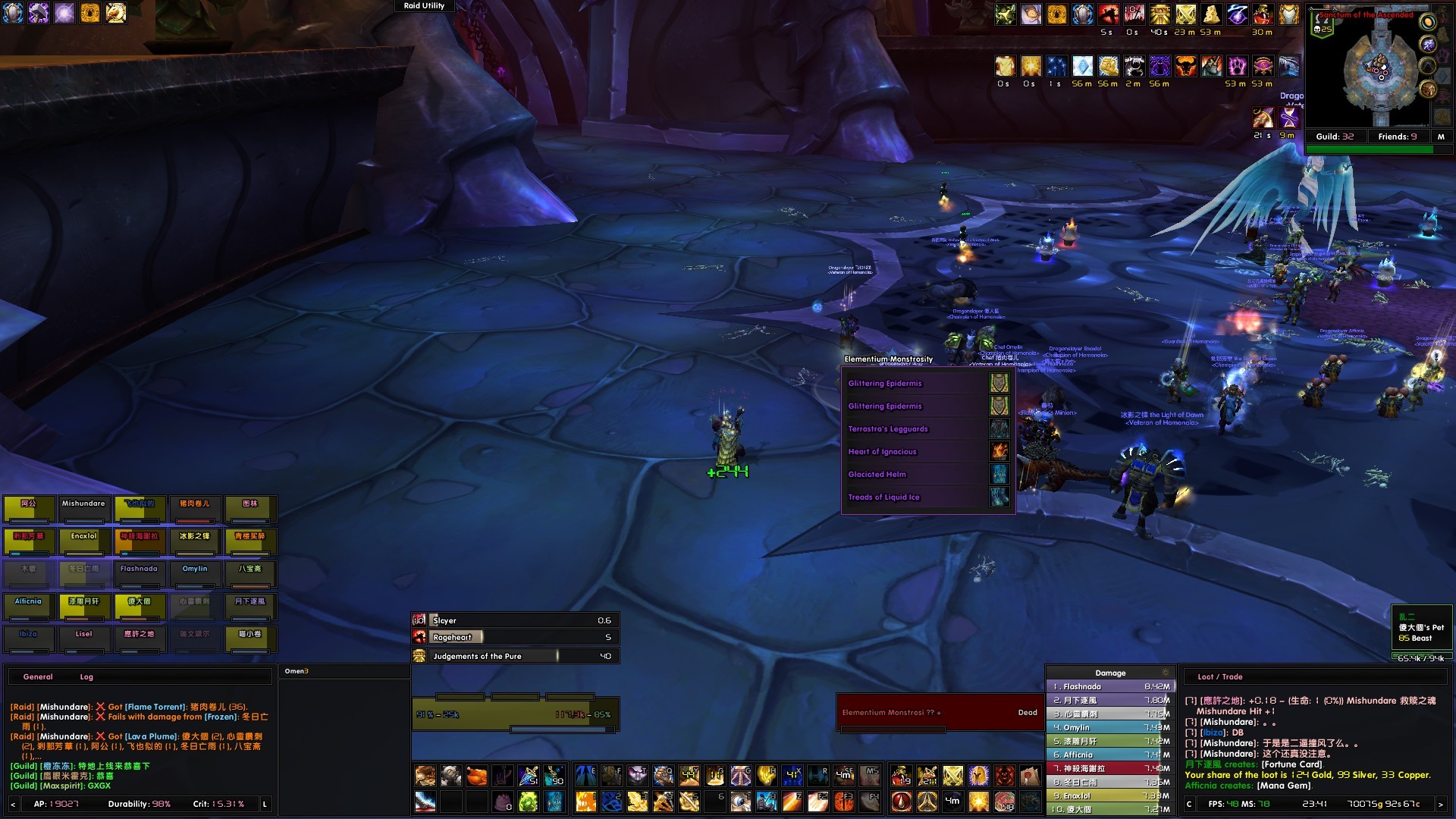Click the birthday cake item icon
Image resolution: width=1456 pixels, height=819 pixels.
click(503, 802)
